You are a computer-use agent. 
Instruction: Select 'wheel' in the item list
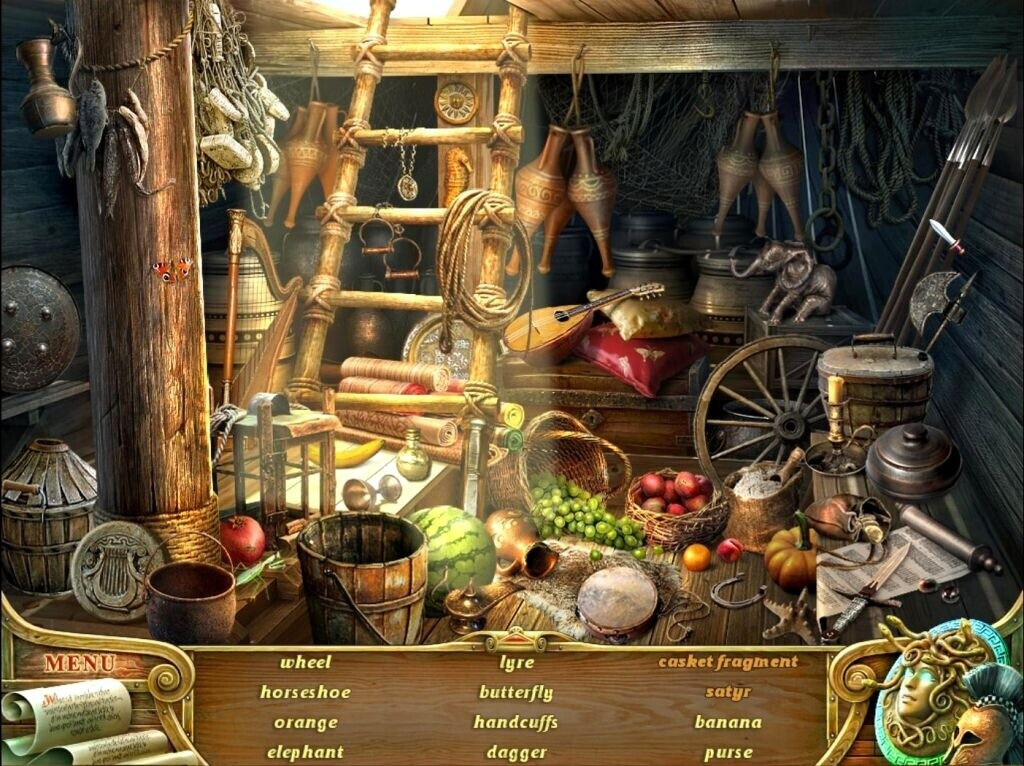pos(305,661)
